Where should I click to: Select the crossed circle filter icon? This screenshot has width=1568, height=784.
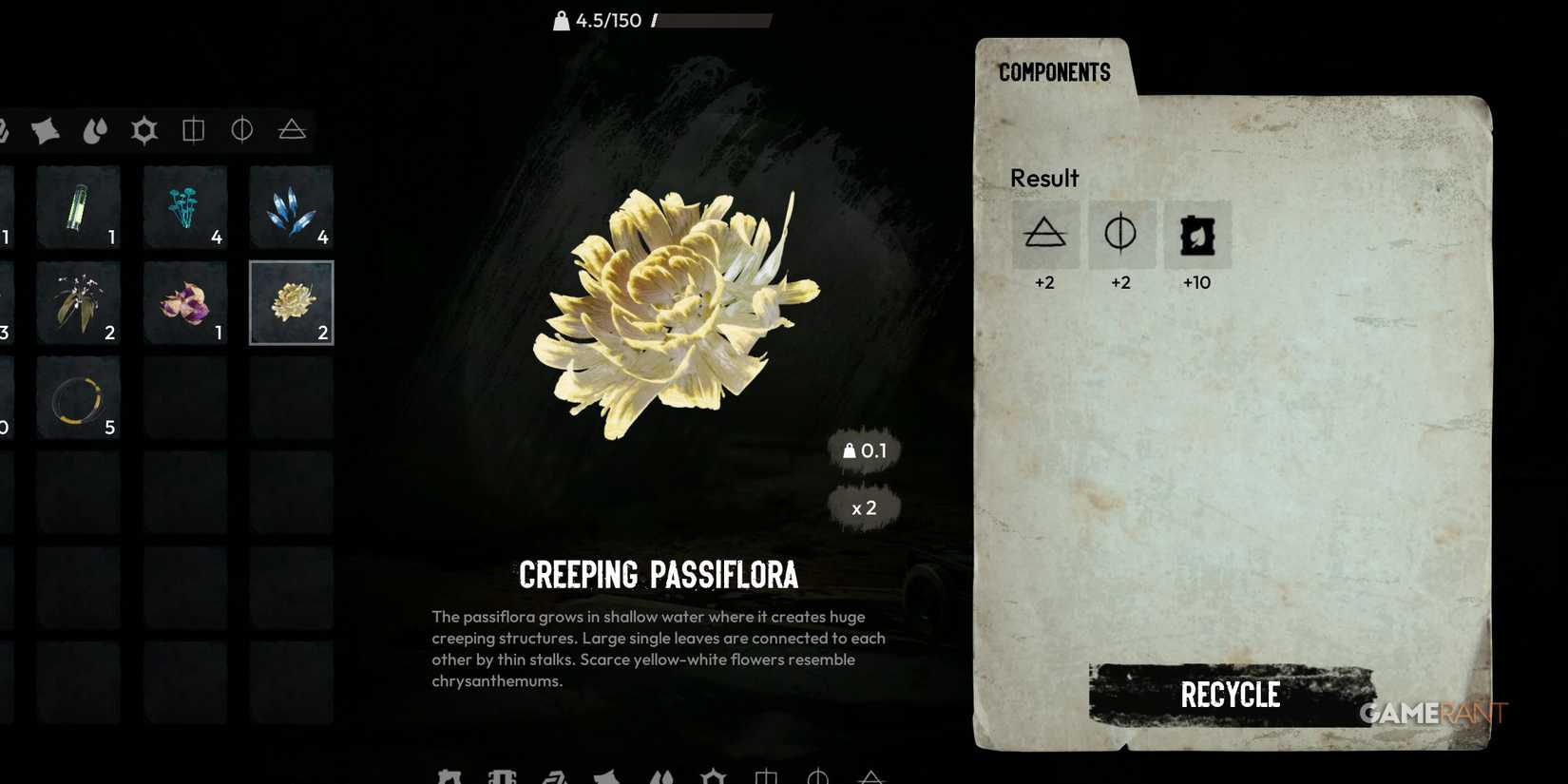(242, 130)
